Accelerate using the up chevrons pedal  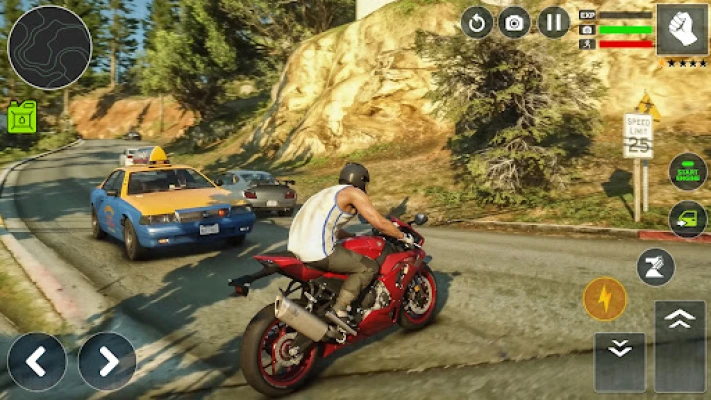click(680, 346)
